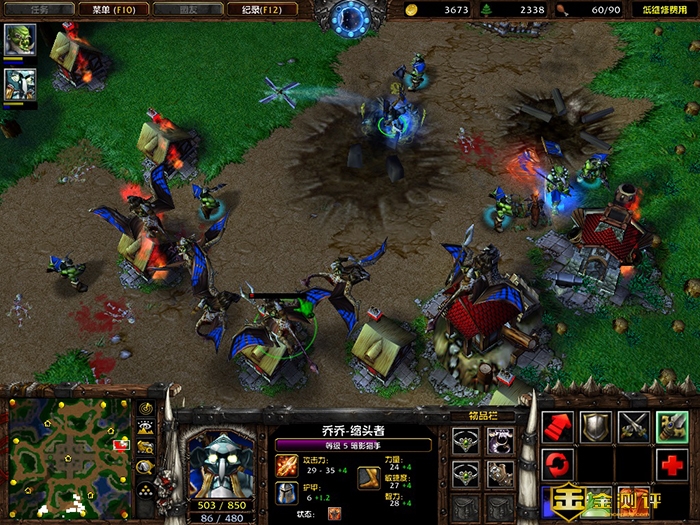The width and height of the screenshot is (700, 525).
Task: Toggle formation movement button beside the minimap
Action: point(147,489)
